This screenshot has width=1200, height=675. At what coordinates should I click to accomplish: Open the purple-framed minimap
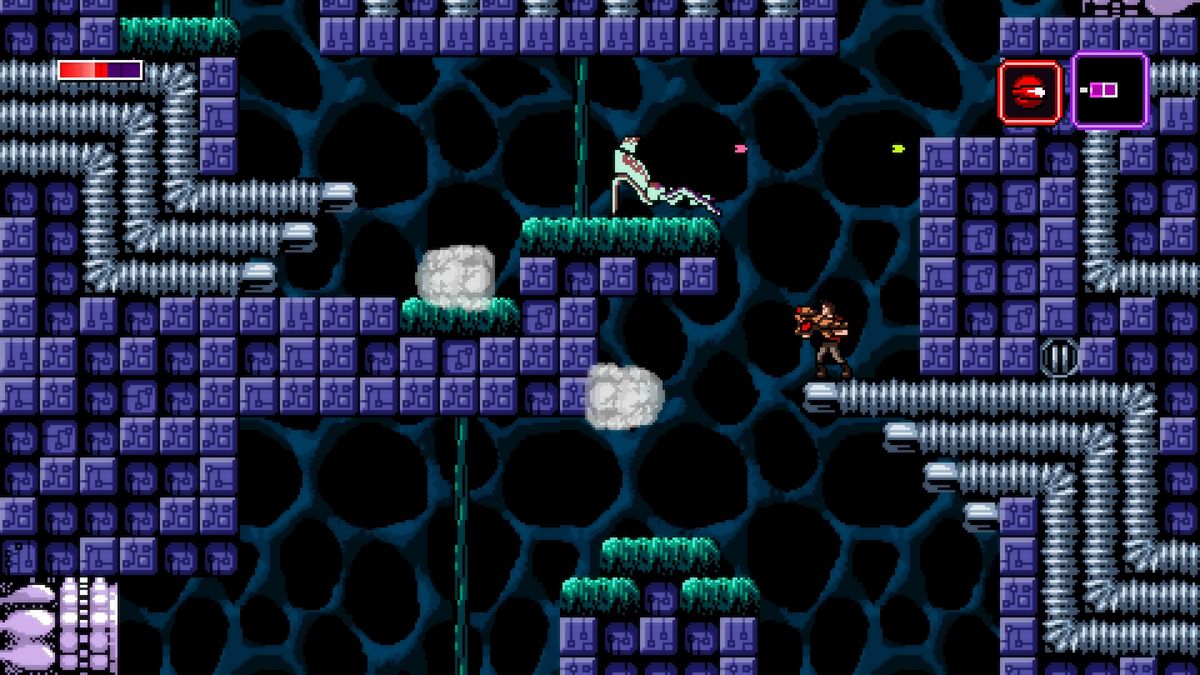pyautogui.click(x=1109, y=91)
